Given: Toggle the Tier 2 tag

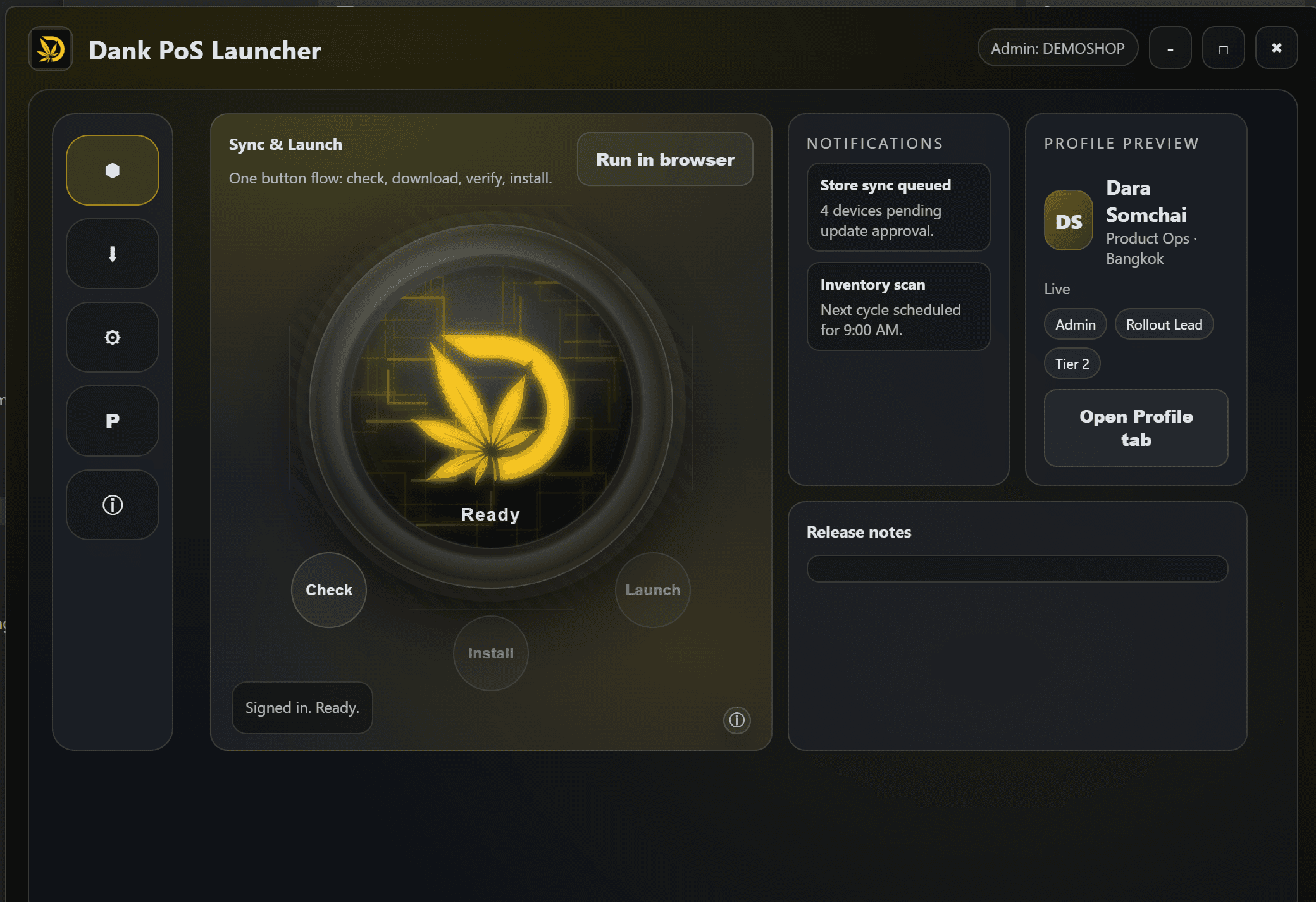Looking at the screenshot, I should 1072,363.
